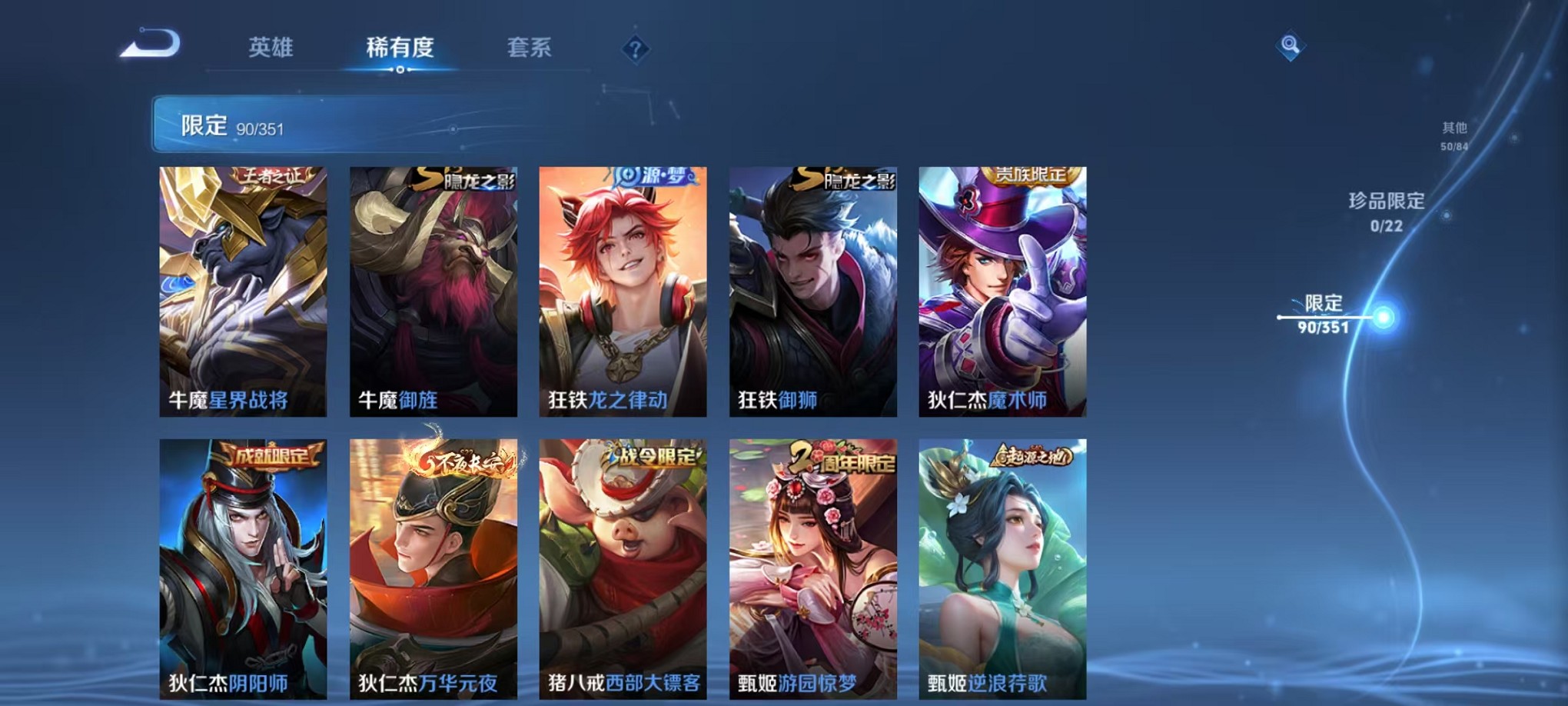Open search via the magnifier icon

click(x=1291, y=46)
